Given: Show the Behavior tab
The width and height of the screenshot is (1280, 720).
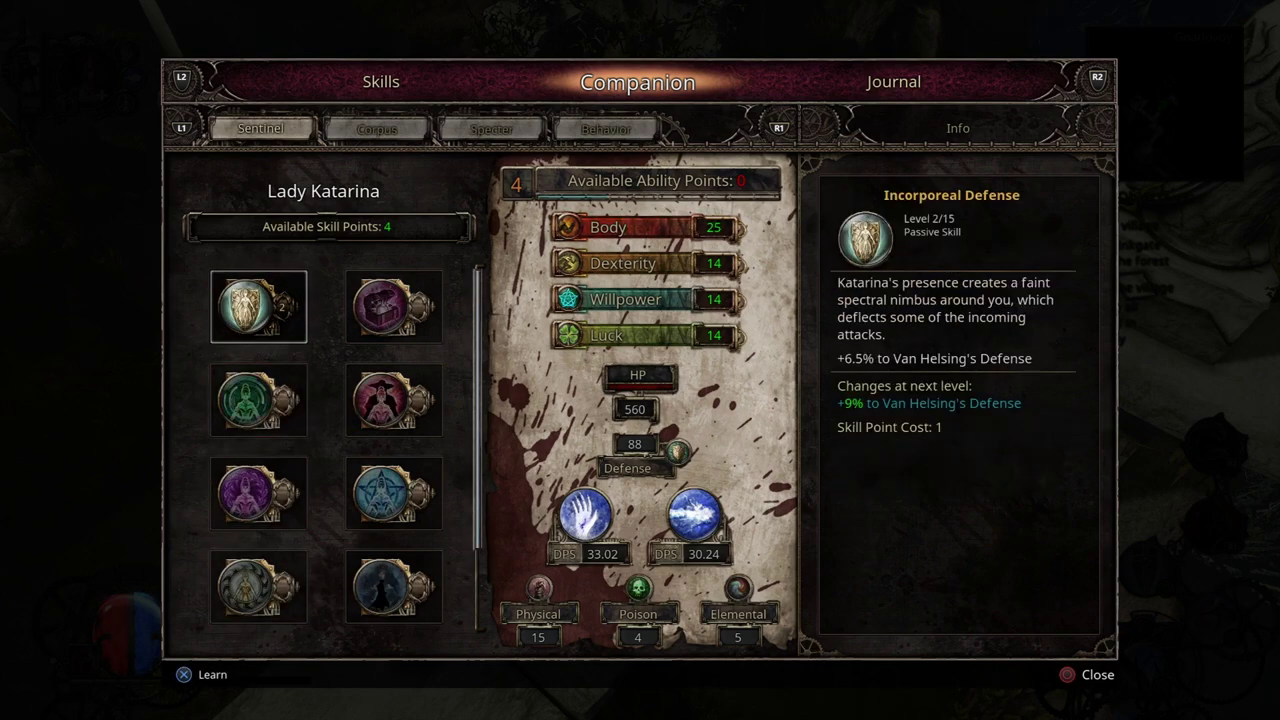Looking at the screenshot, I should (606, 129).
